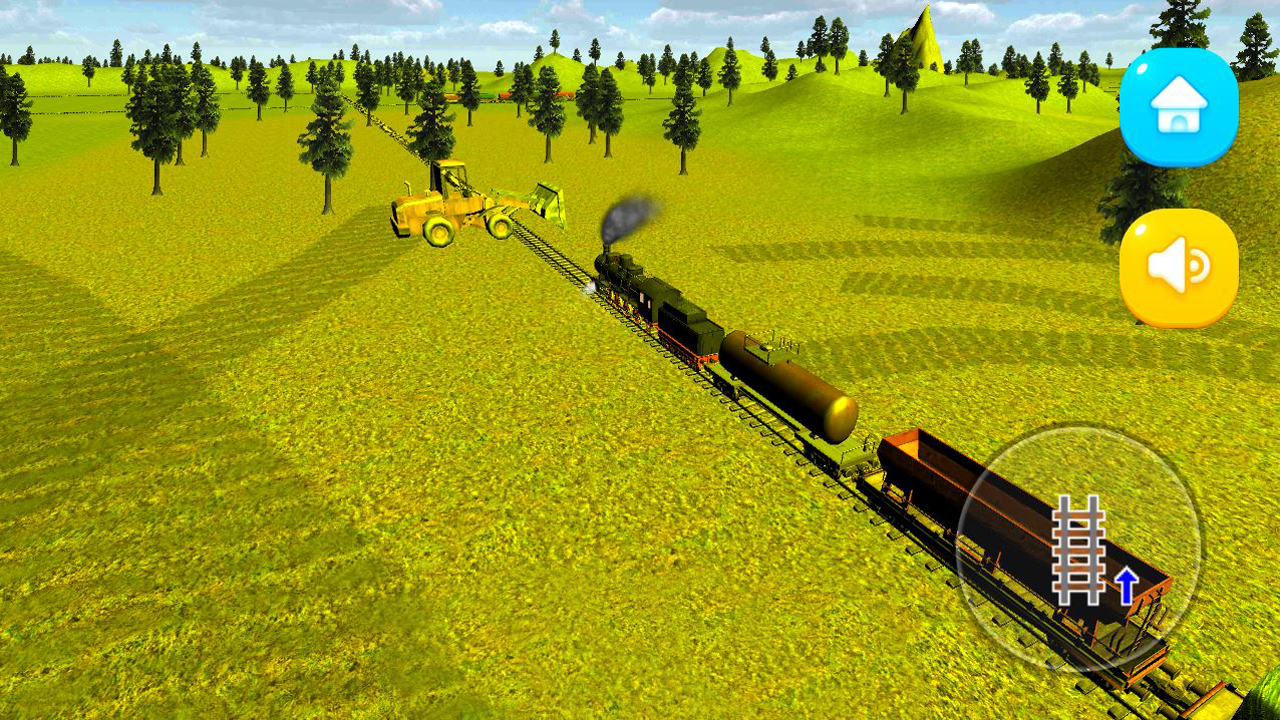The height and width of the screenshot is (720, 1280).
Task: Tap the cylindrical tanker wagon
Action: [790, 385]
